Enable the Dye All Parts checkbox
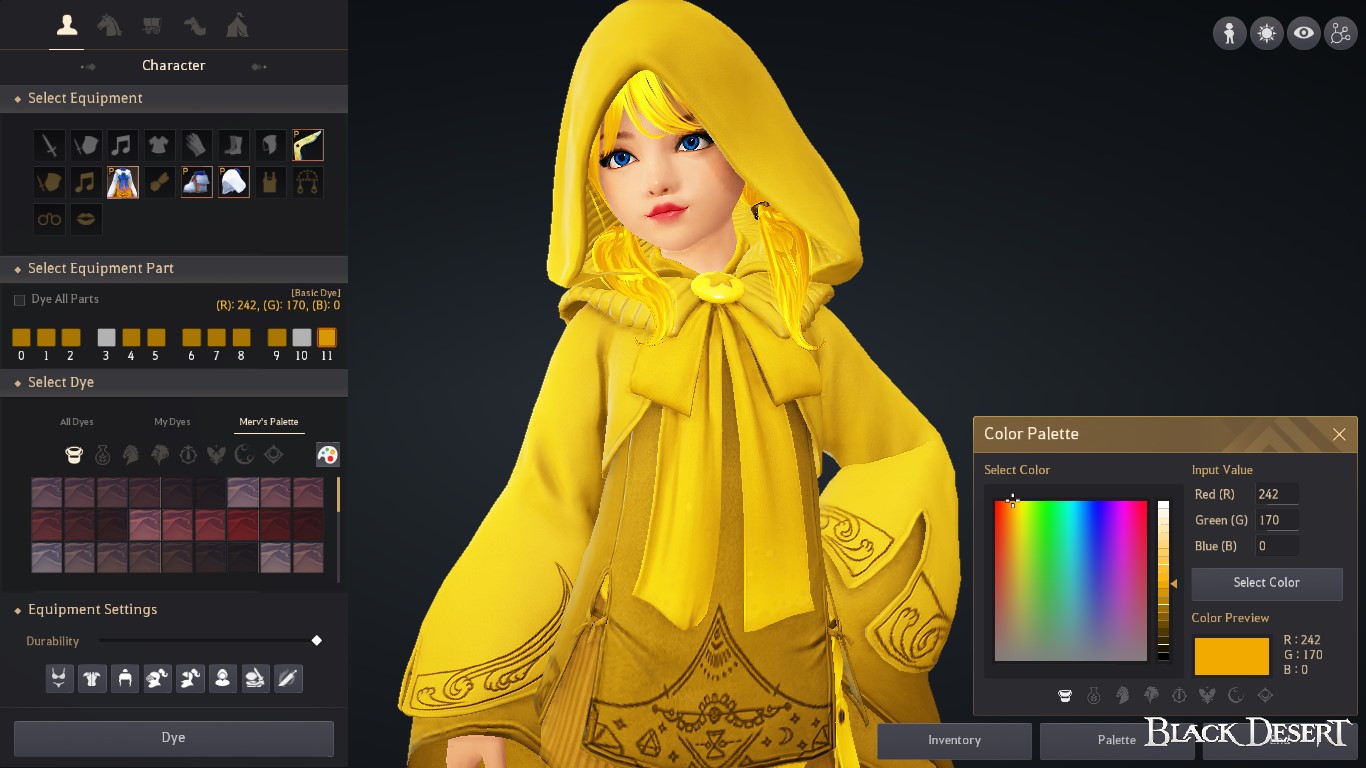 [17, 299]
